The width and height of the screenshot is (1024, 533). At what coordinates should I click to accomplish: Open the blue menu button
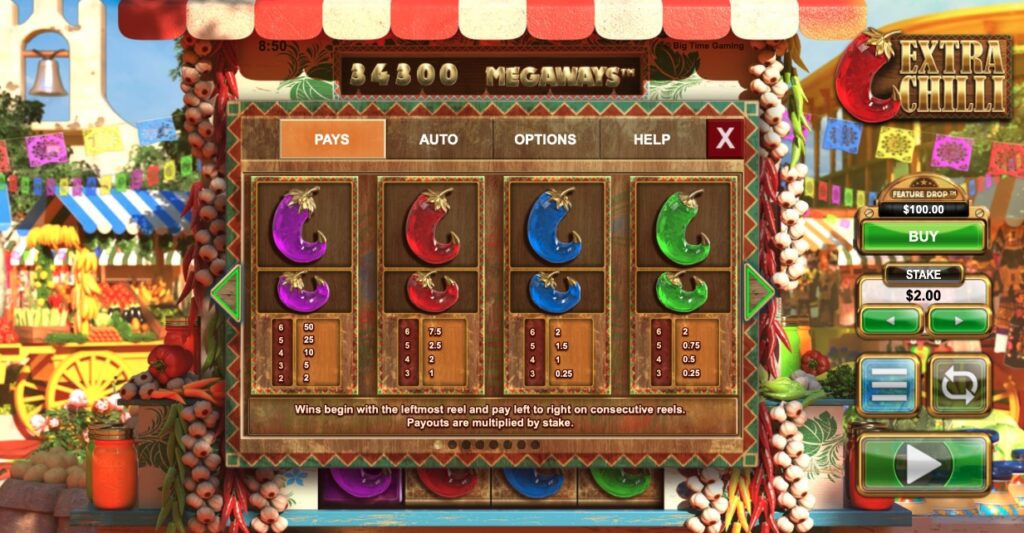889,384
